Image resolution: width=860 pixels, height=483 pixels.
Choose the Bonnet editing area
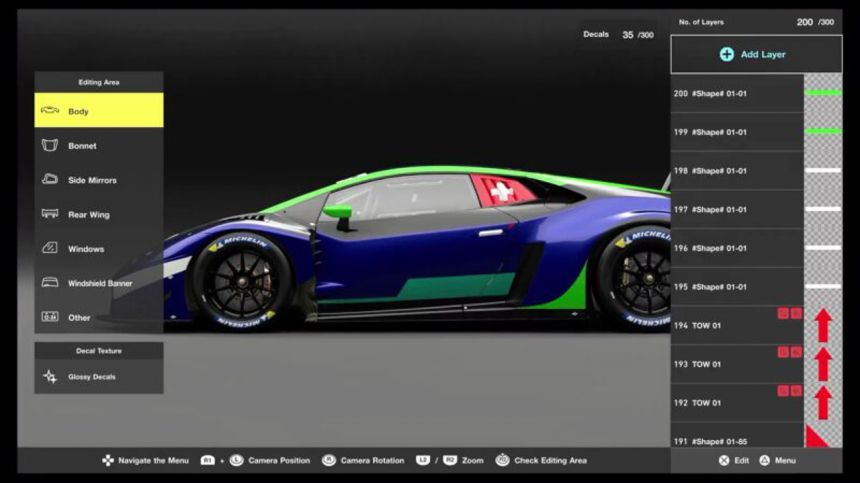pyautogui.click(x=98, y=146)
